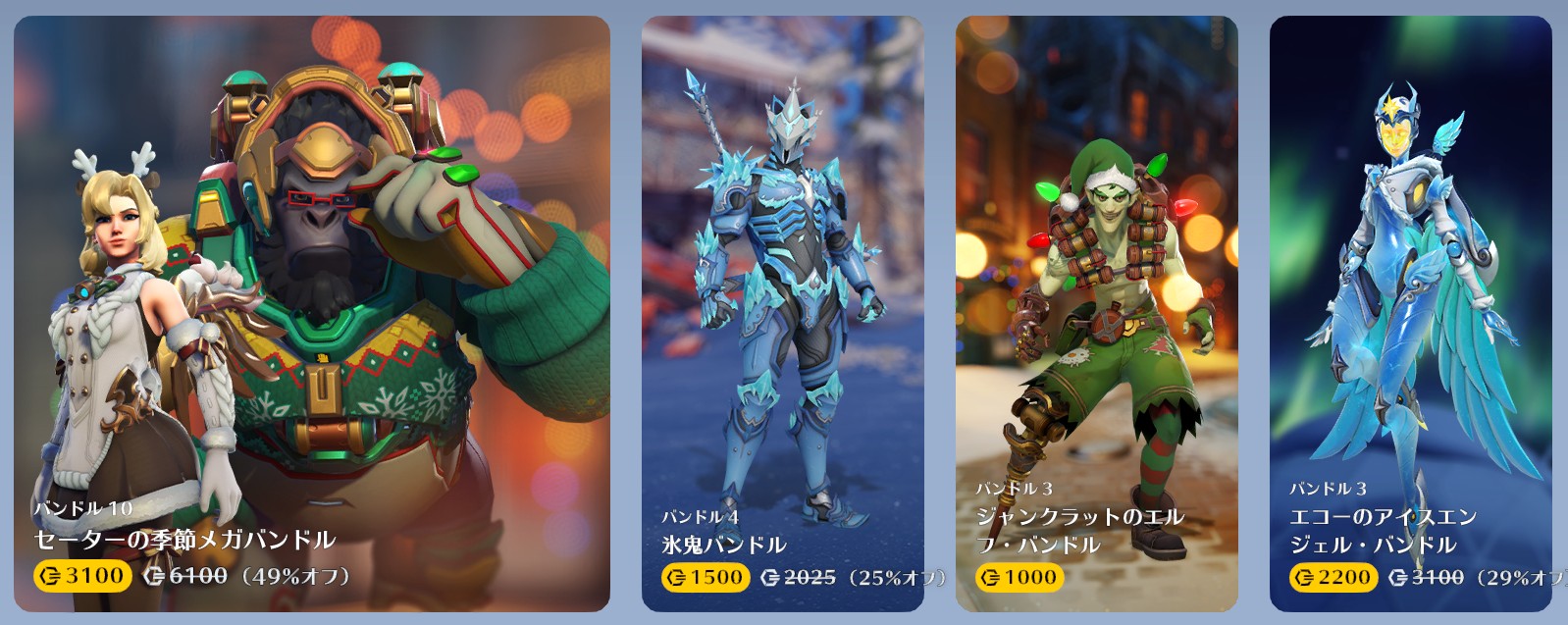
Task: Buy the bundle priced 1500 coins
Action: (706, 577)
